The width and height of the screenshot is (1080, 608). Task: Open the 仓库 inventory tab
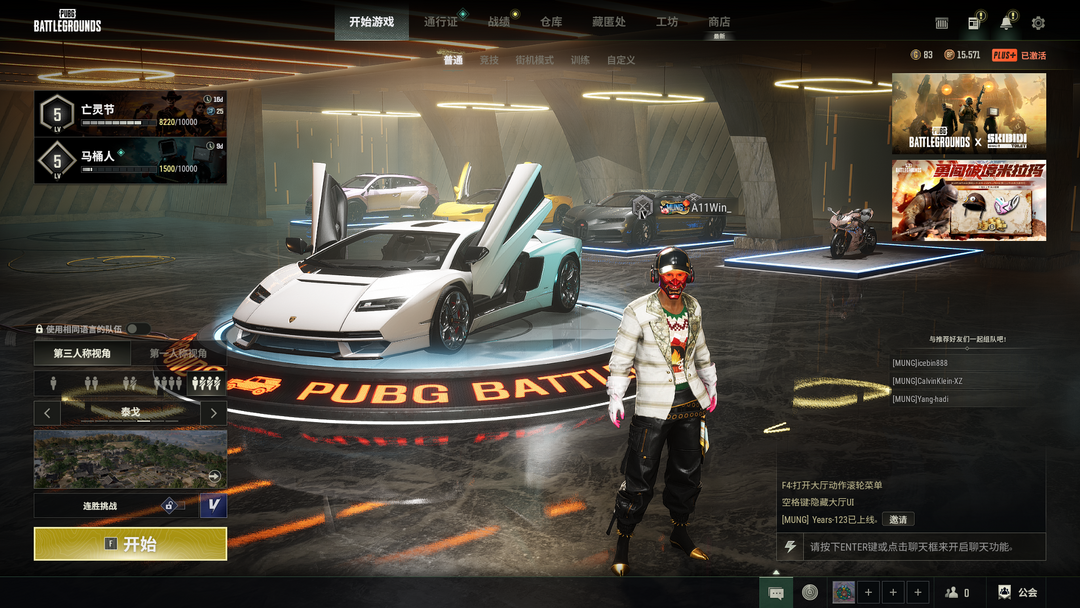[x=551, y=22]
